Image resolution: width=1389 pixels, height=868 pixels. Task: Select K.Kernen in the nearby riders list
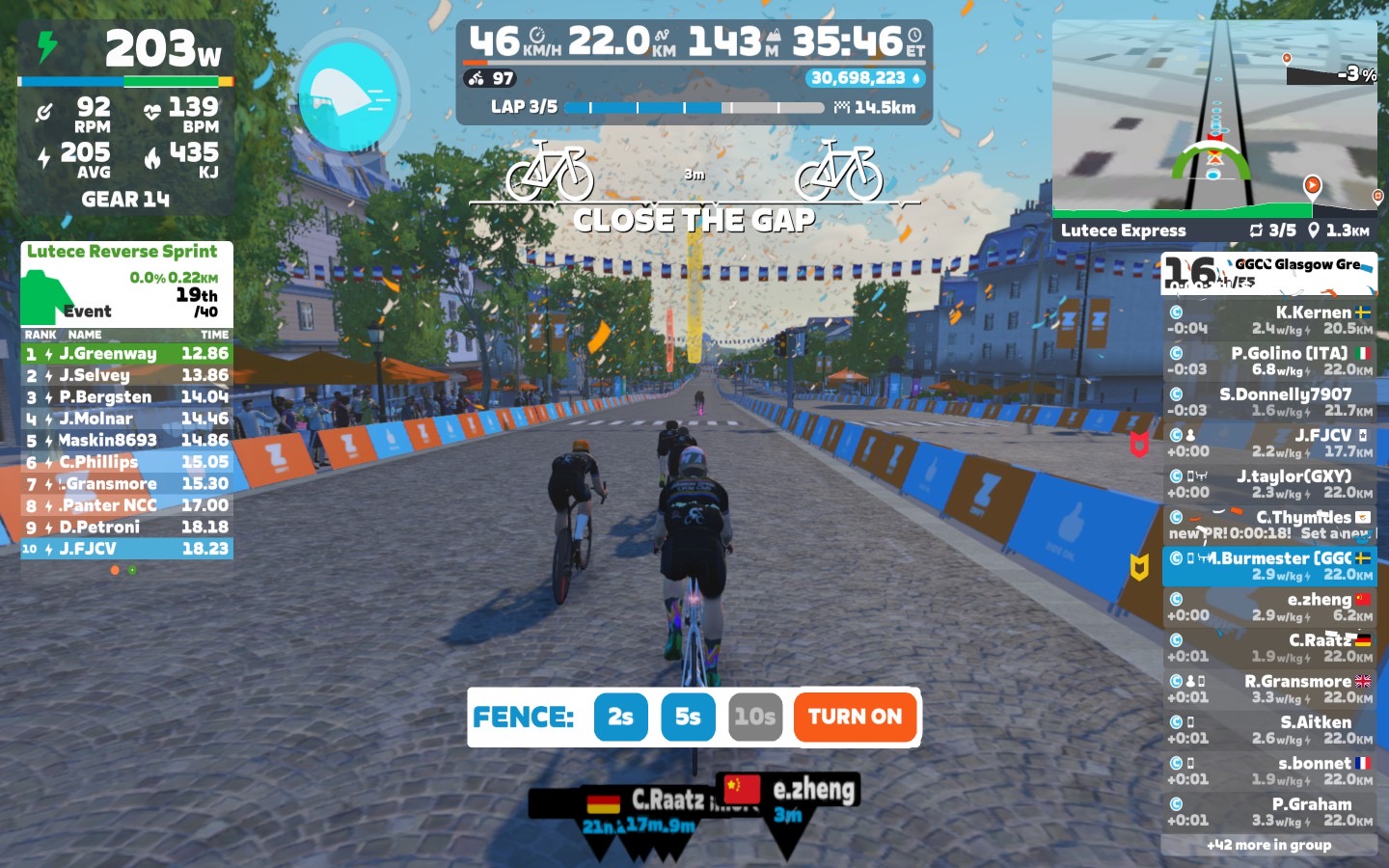click(x=1268, y=320)
